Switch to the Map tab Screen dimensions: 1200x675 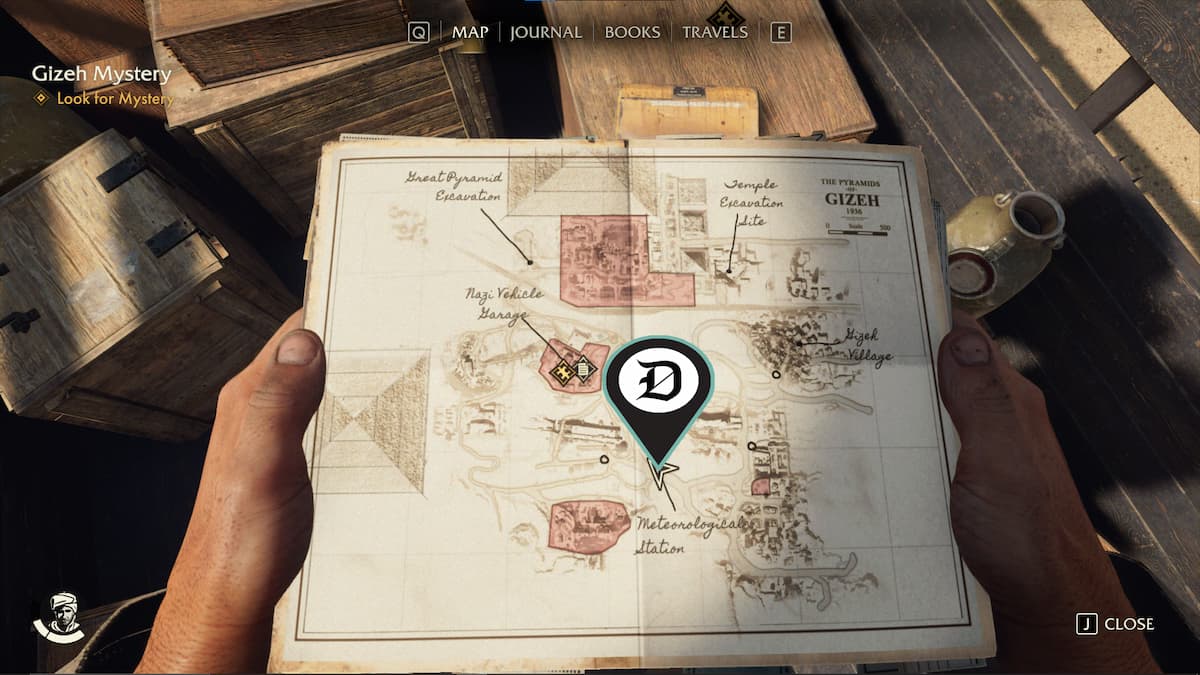coord(470,32)
